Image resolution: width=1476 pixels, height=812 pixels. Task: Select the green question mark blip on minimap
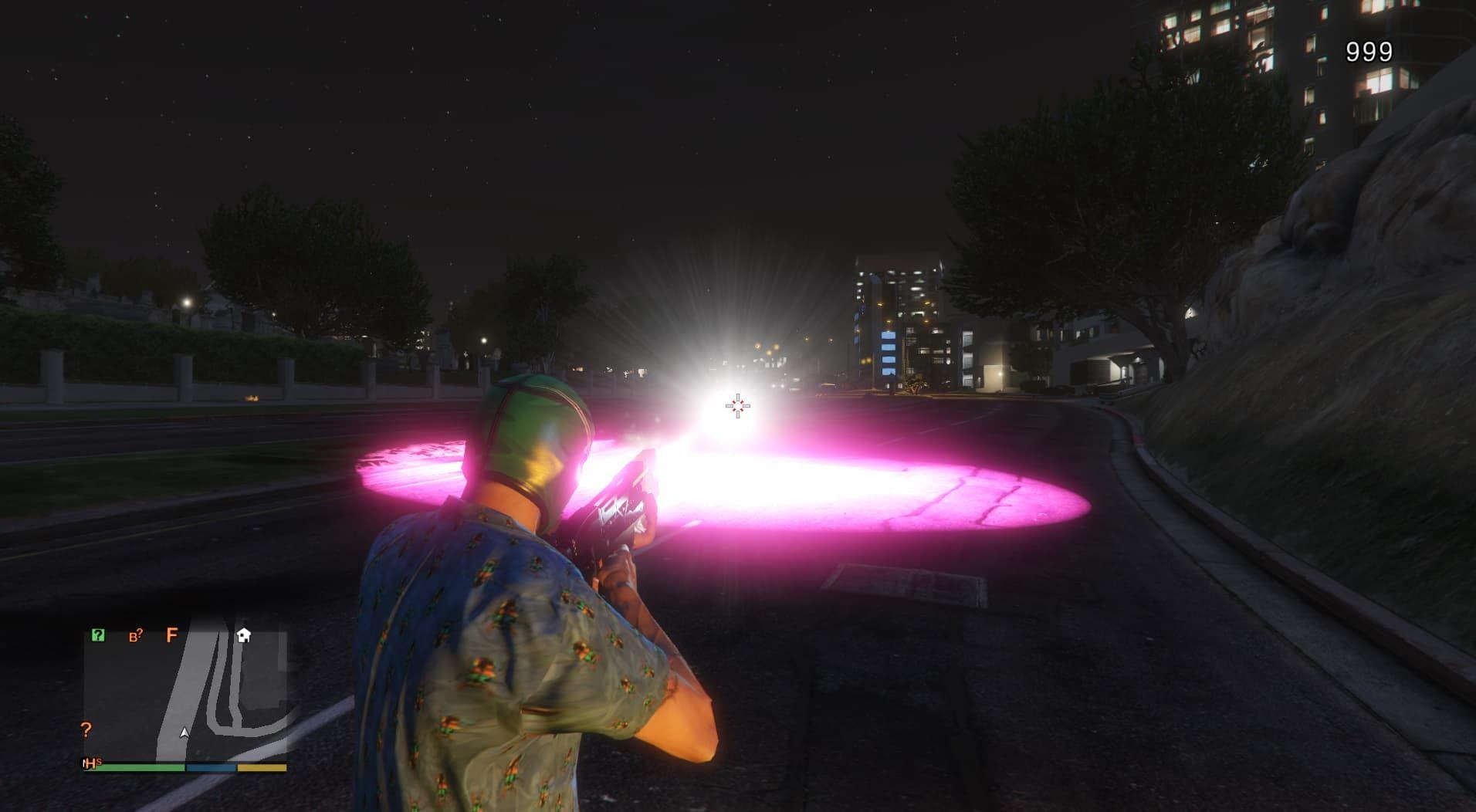pyautogui.click(x=98, y=635)
